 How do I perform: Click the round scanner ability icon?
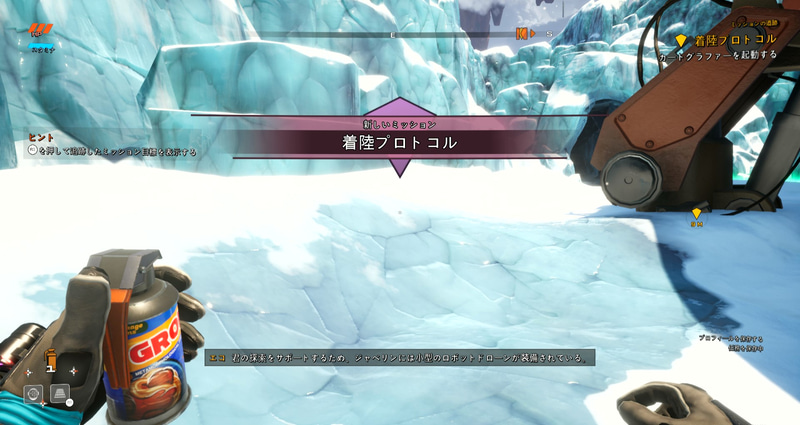[33, 394]
